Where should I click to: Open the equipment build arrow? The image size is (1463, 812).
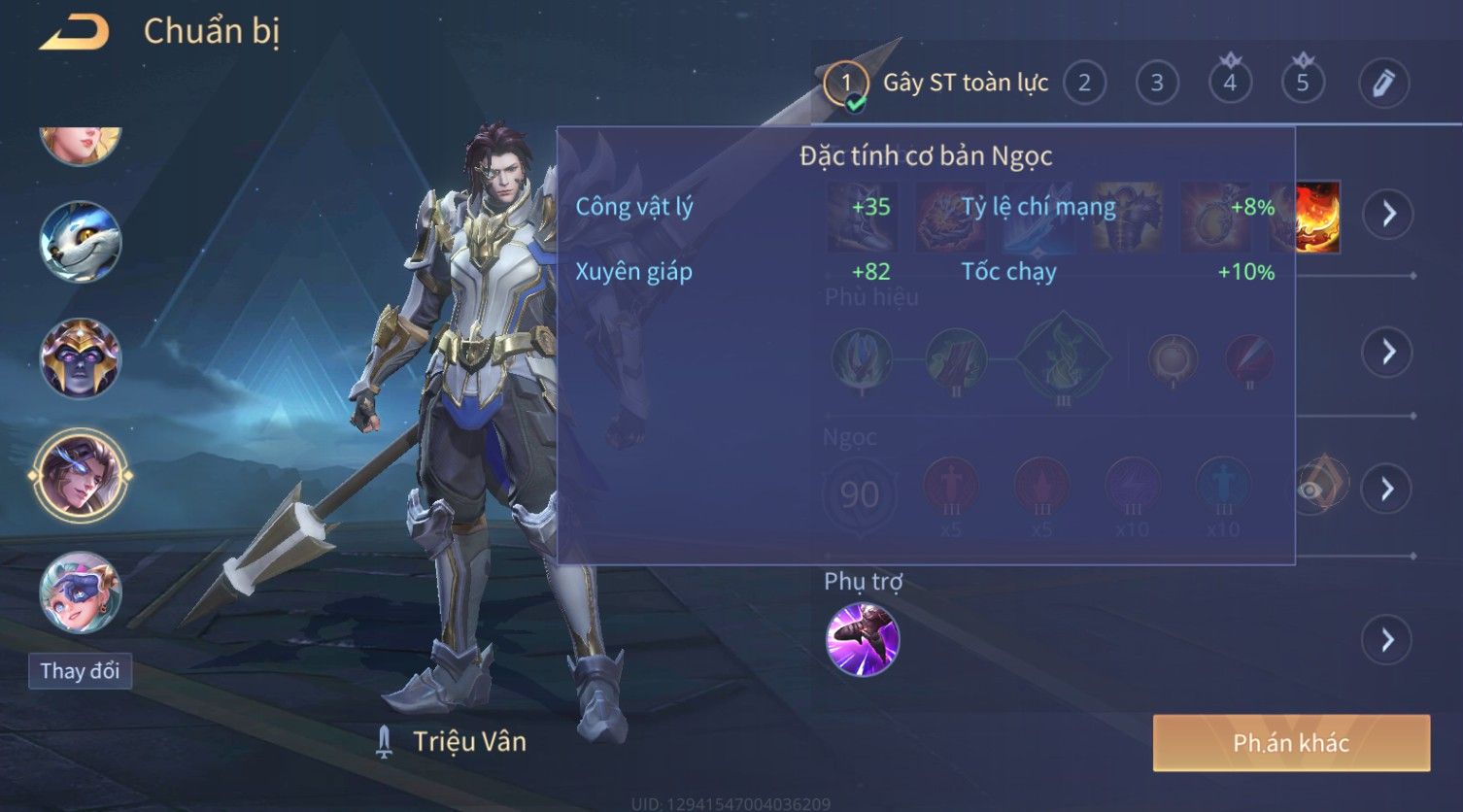tap(1388, 214)
